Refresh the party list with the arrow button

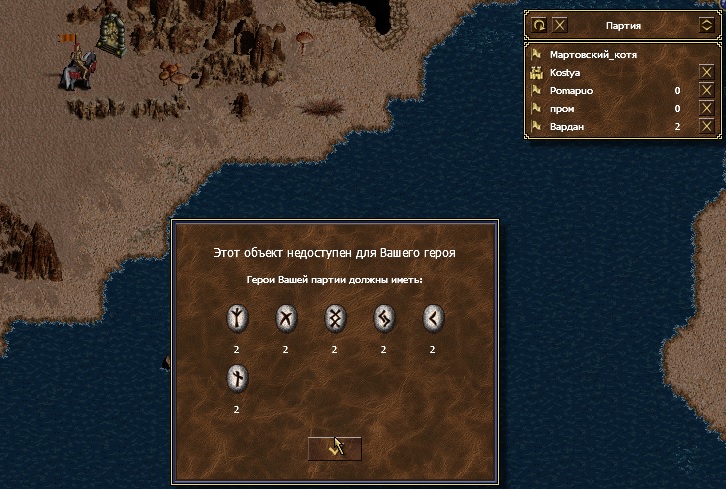pos(539,25)
